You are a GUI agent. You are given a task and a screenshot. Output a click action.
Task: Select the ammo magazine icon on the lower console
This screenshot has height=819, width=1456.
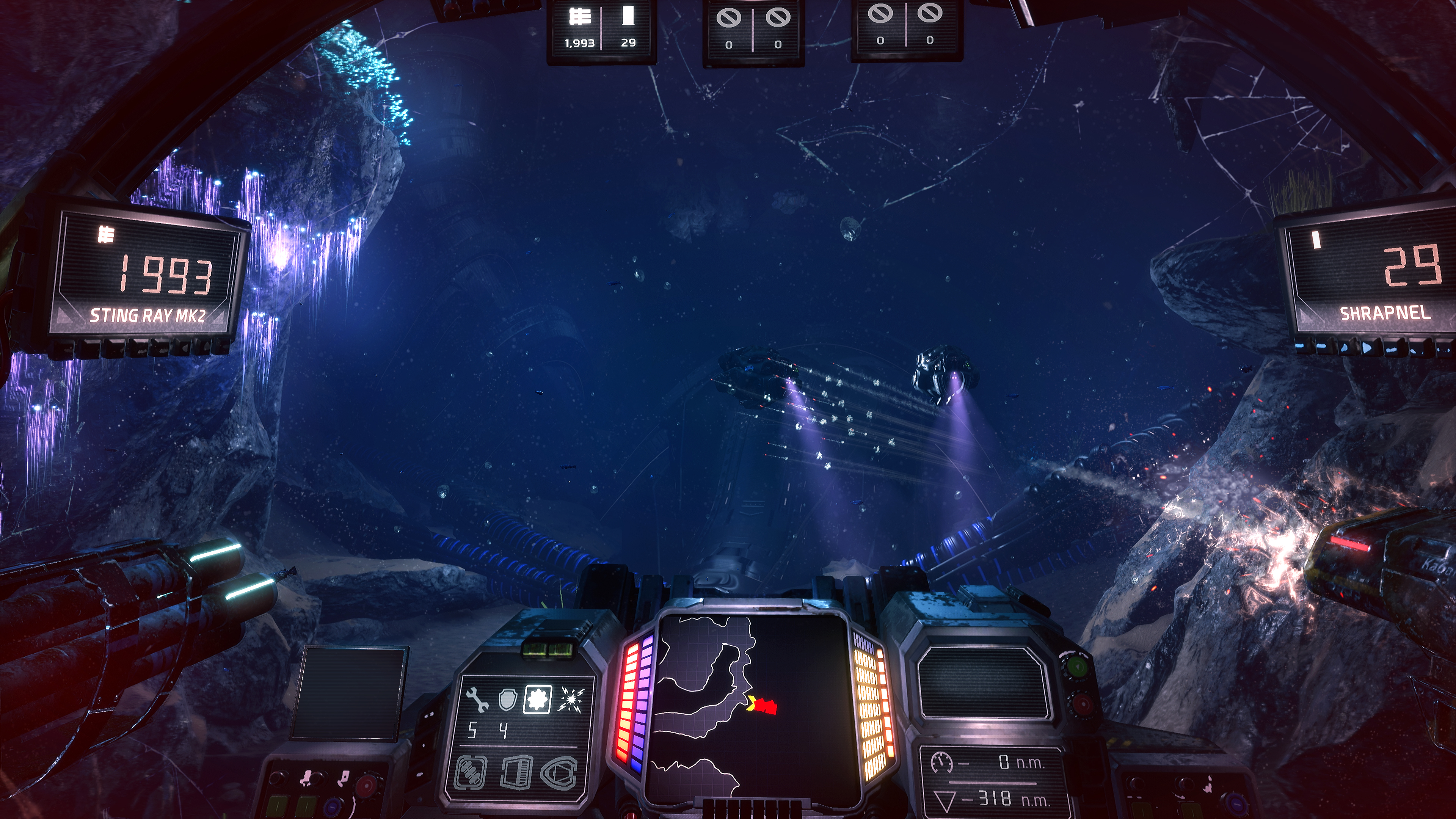(x=516, y=774)
